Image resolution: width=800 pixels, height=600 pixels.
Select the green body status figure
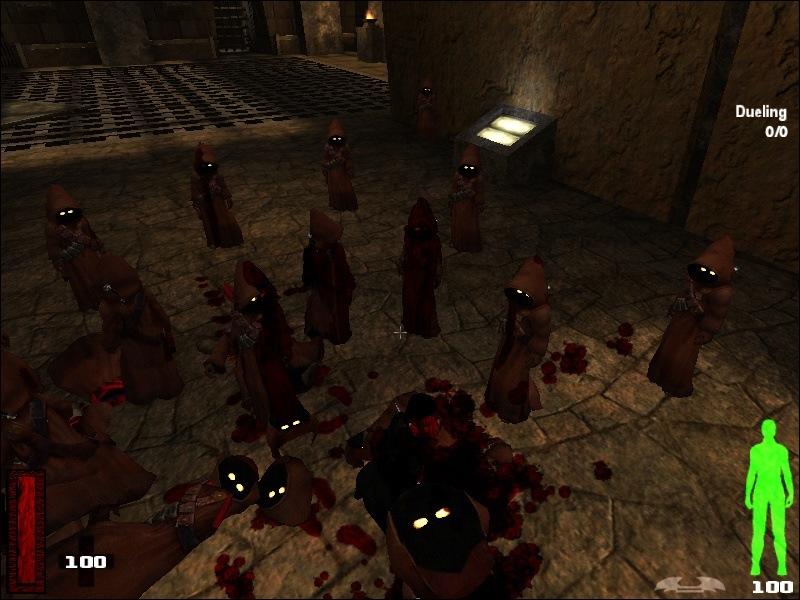point(768,495)
